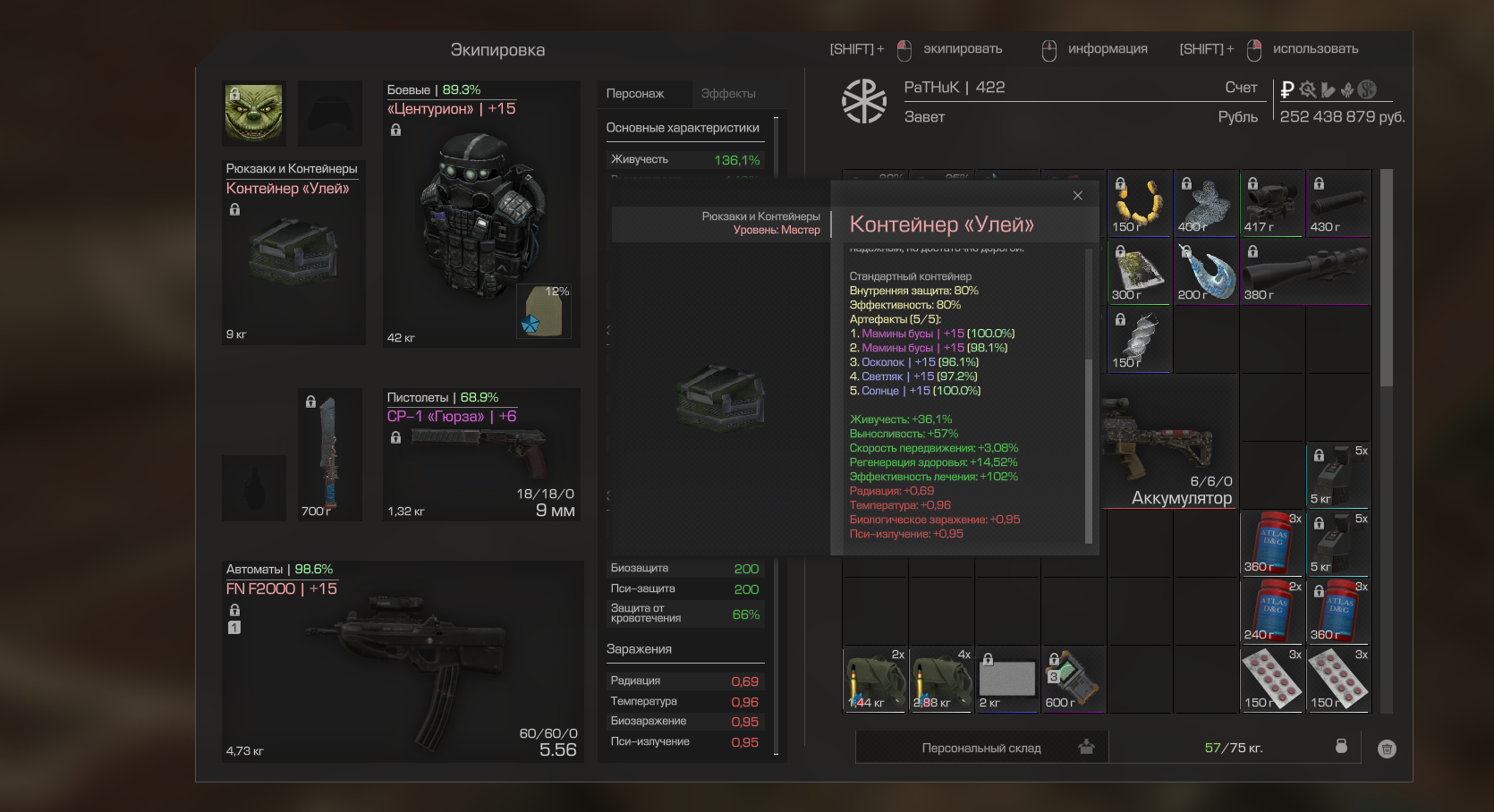
Task: Select the Аккумулятор weapon item
Action: [1169, 447]
